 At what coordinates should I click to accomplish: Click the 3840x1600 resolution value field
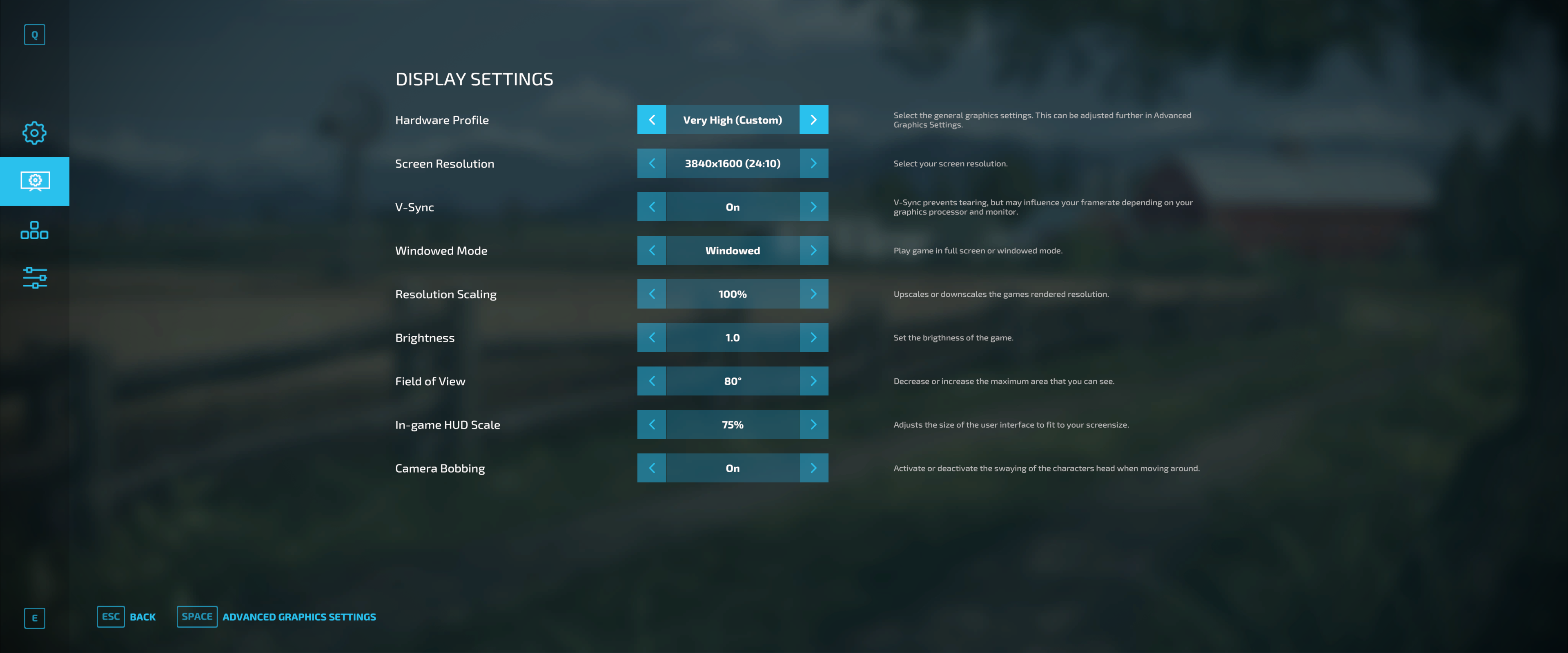click(x=733, y=163)
